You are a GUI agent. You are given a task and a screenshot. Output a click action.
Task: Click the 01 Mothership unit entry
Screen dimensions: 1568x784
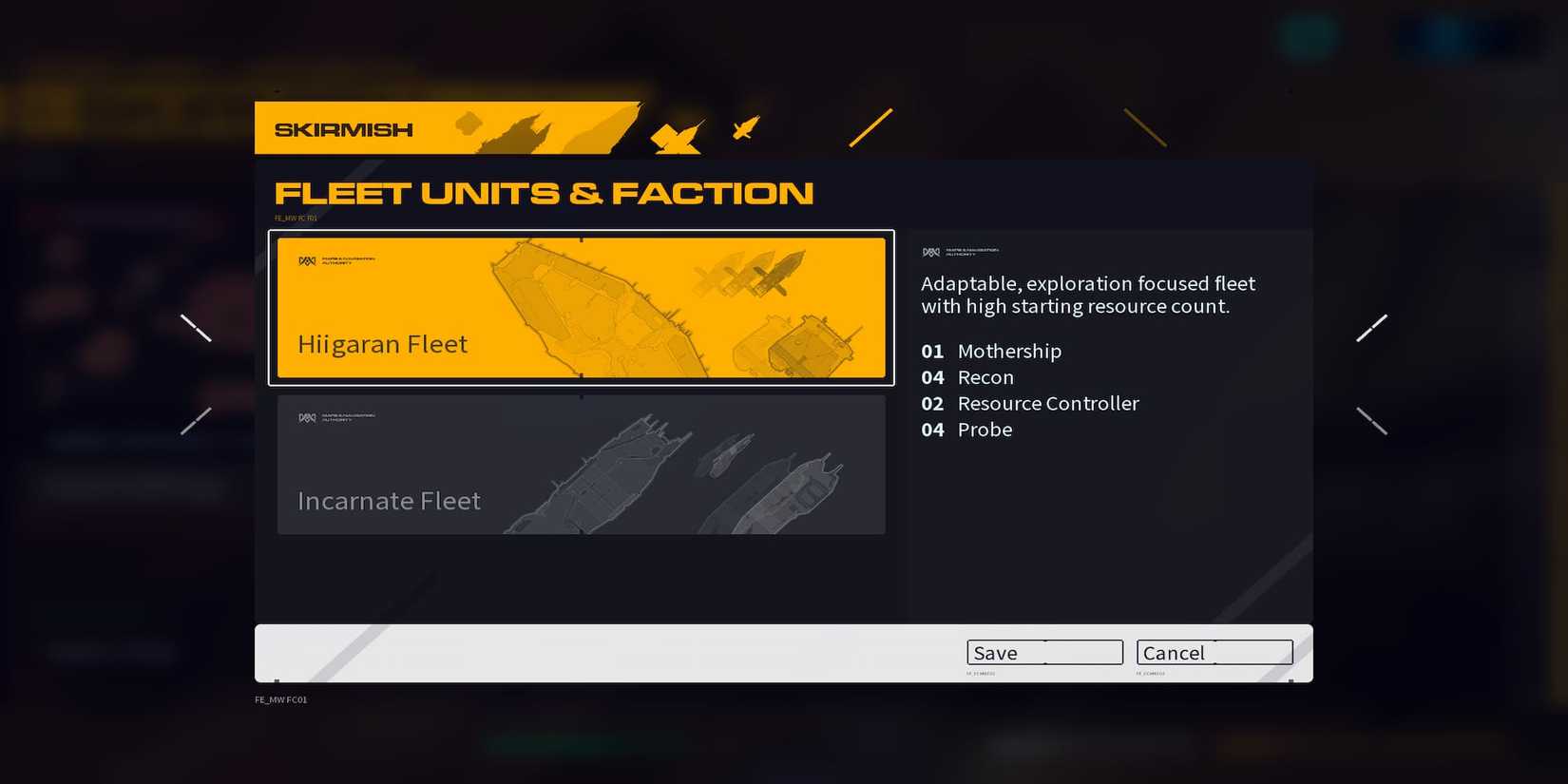tap(990, 351)
